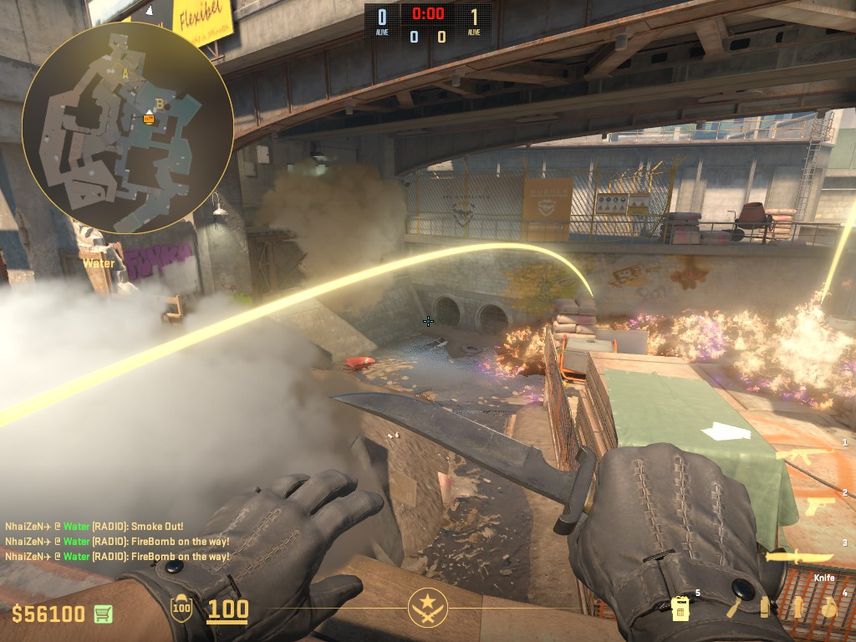Pick the tilted molotov bottle icon

[734, 607]
